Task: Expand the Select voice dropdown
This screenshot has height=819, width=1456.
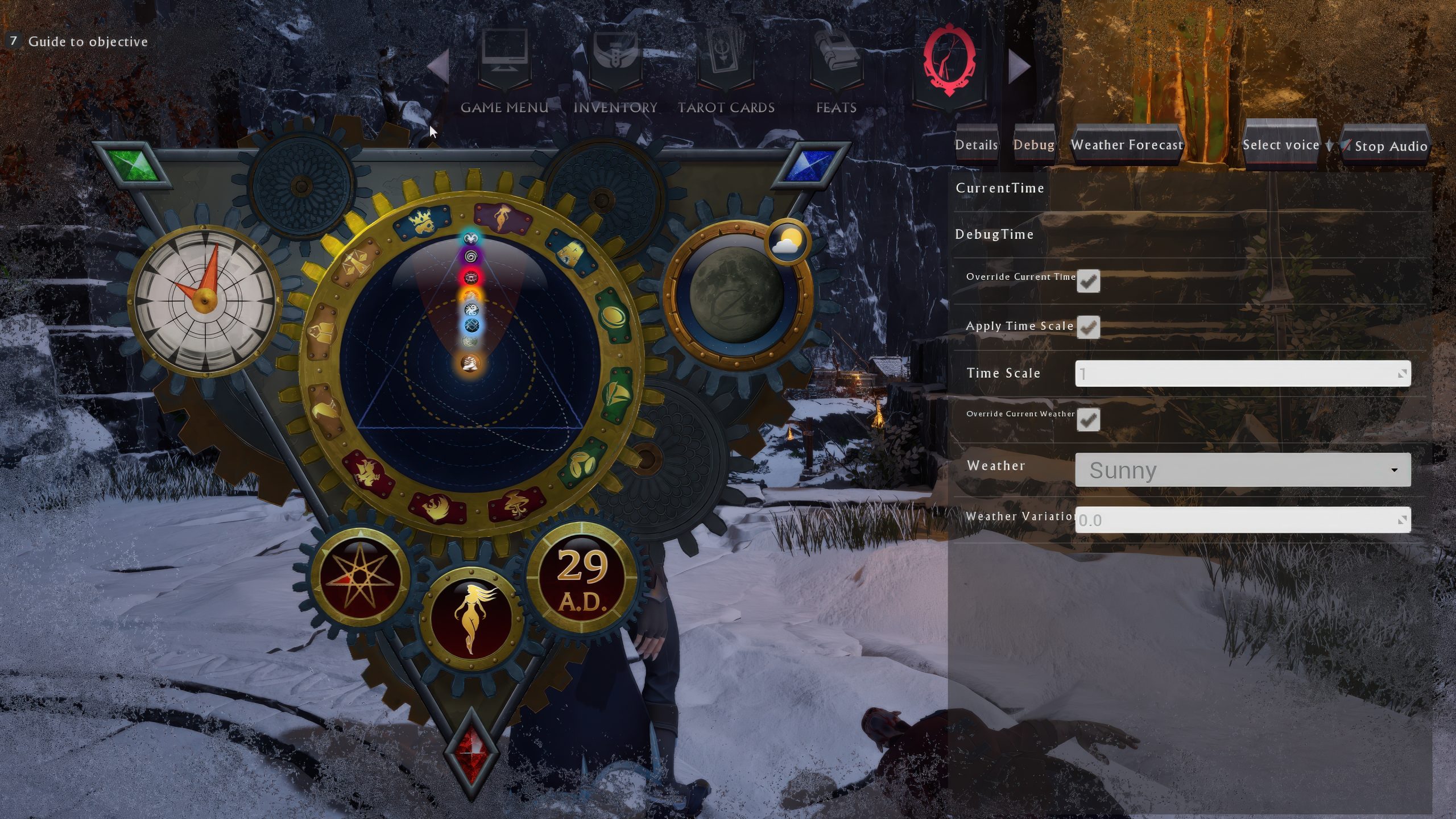Action: click(x=1281, y=145)
